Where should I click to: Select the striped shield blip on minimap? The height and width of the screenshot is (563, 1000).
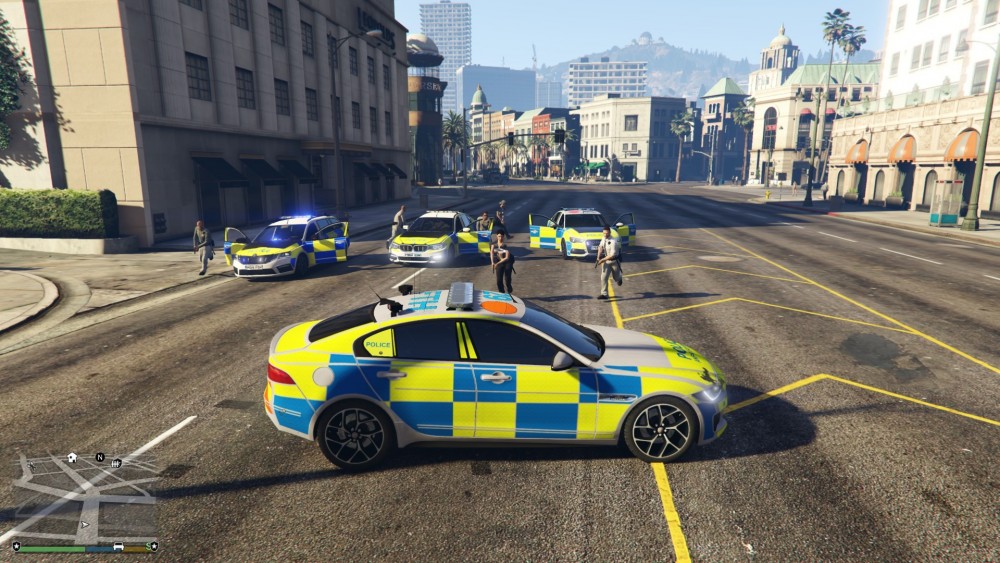pyautogui.click(x=116, y=463)
